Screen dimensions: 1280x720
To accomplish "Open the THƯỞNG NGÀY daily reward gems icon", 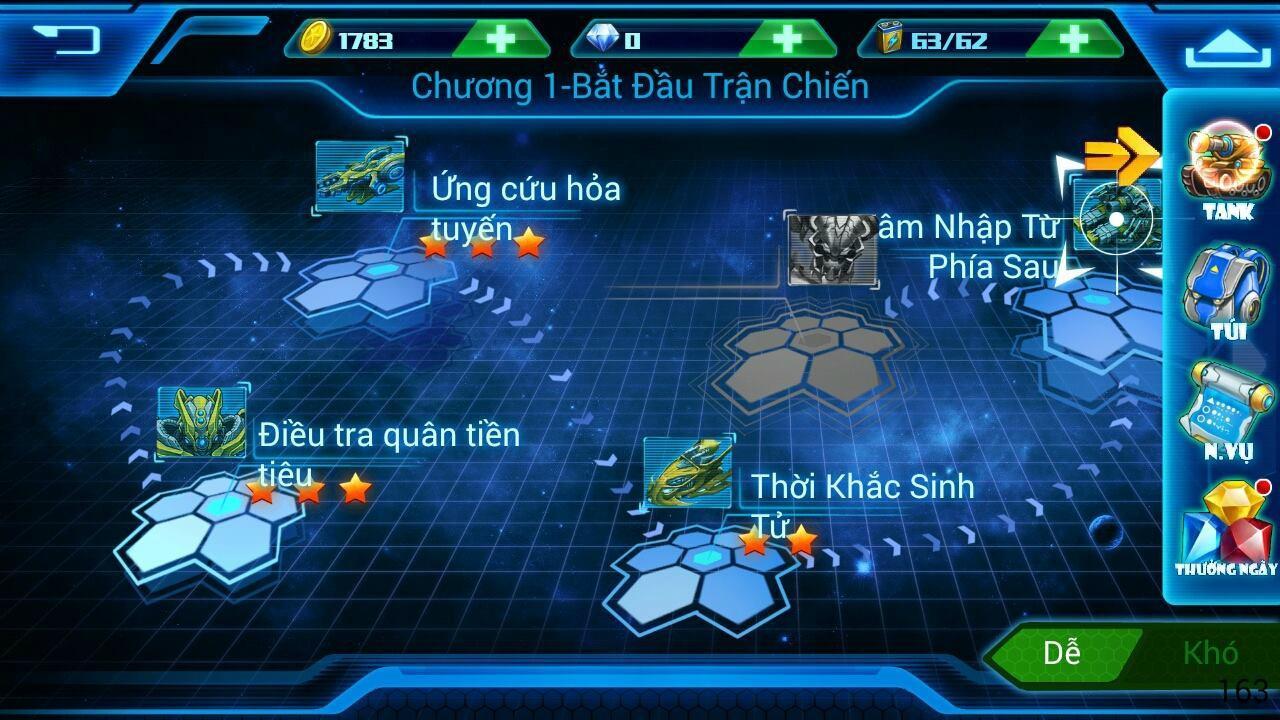I will tap(1224, 530).
